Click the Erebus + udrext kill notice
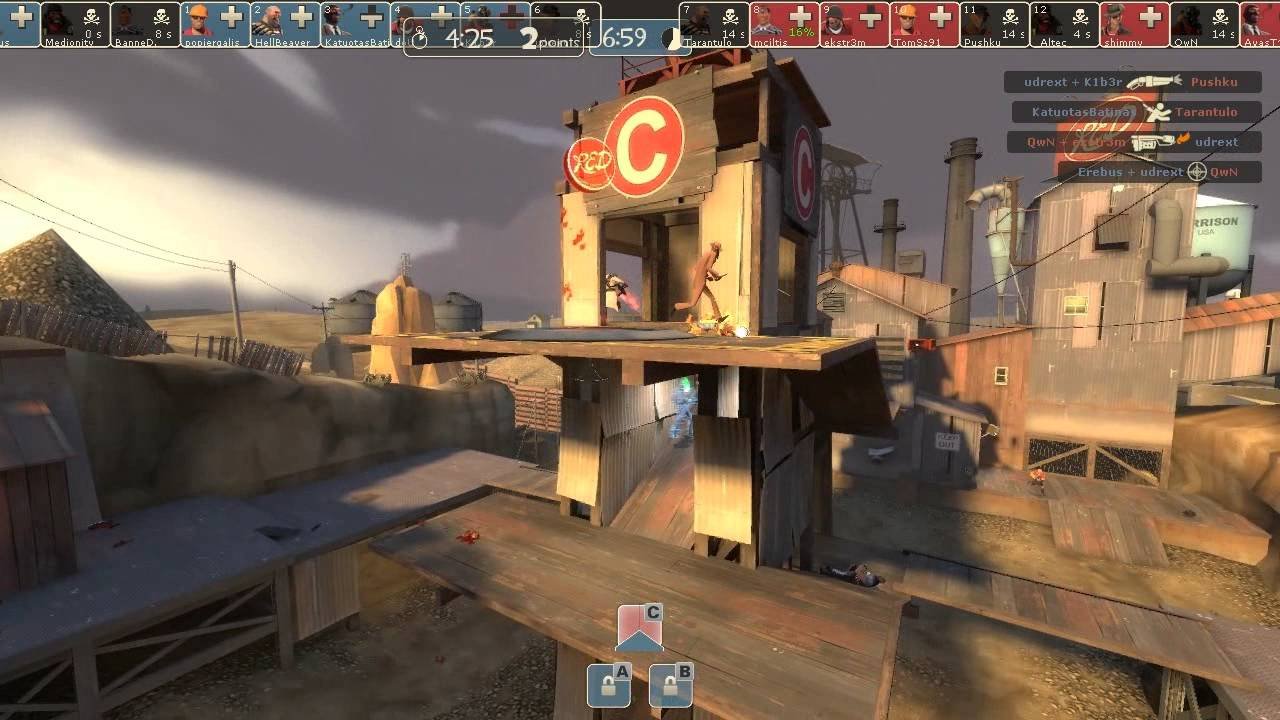1280x720 pixels. pos(1159,172)
